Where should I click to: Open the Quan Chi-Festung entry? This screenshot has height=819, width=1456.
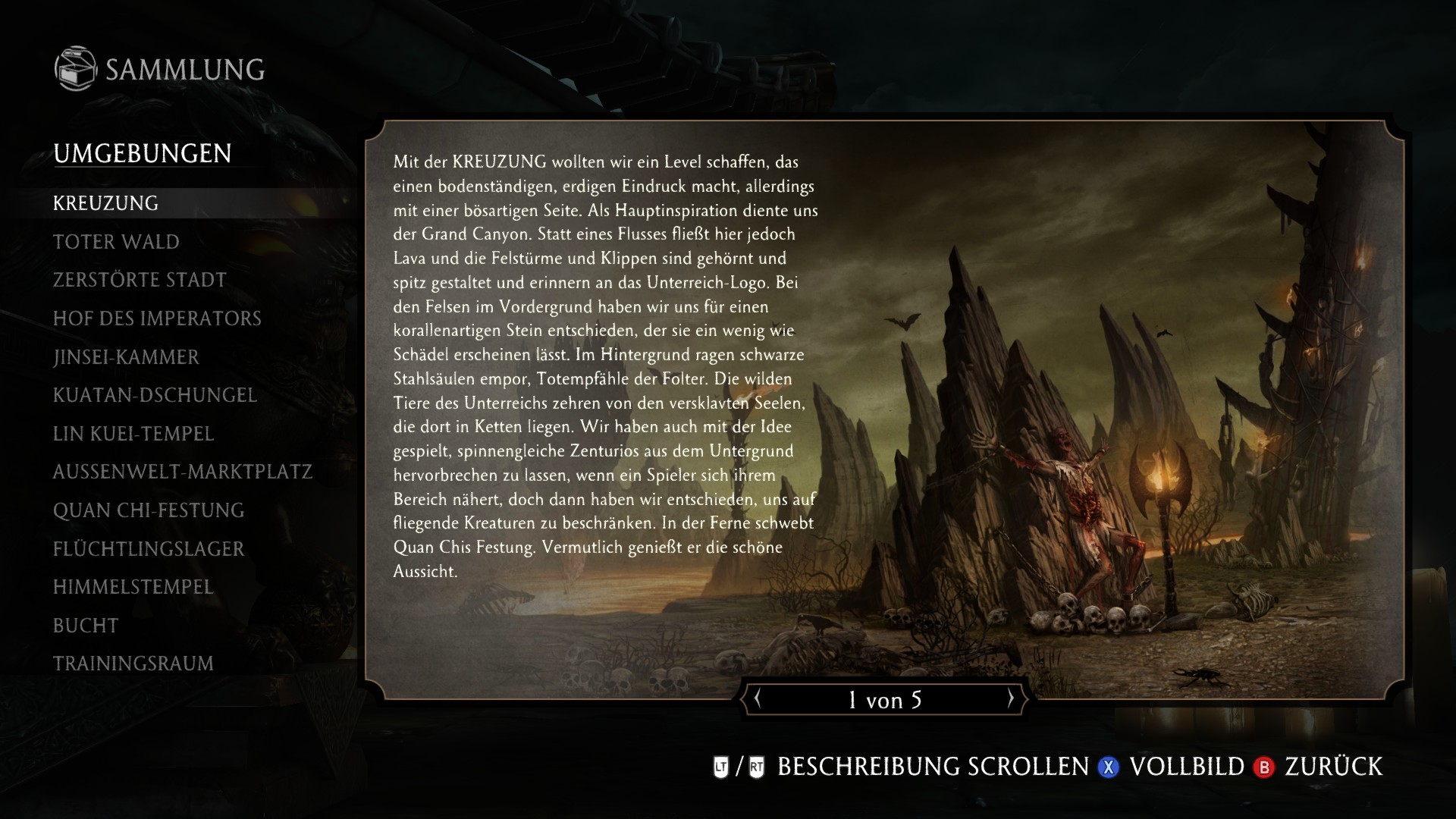[148, 510]
